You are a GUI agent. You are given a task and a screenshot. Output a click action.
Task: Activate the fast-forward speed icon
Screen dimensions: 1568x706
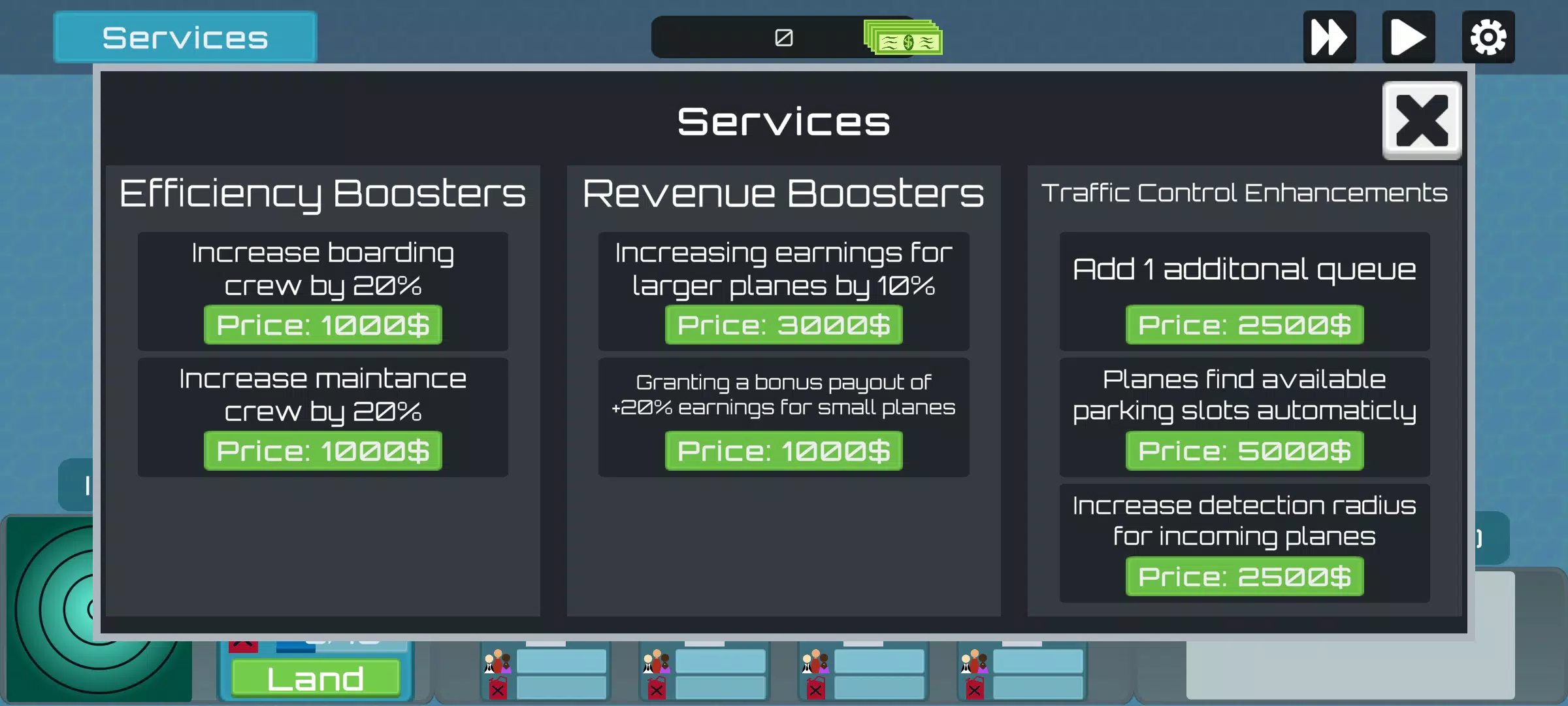pos(1330,37)
